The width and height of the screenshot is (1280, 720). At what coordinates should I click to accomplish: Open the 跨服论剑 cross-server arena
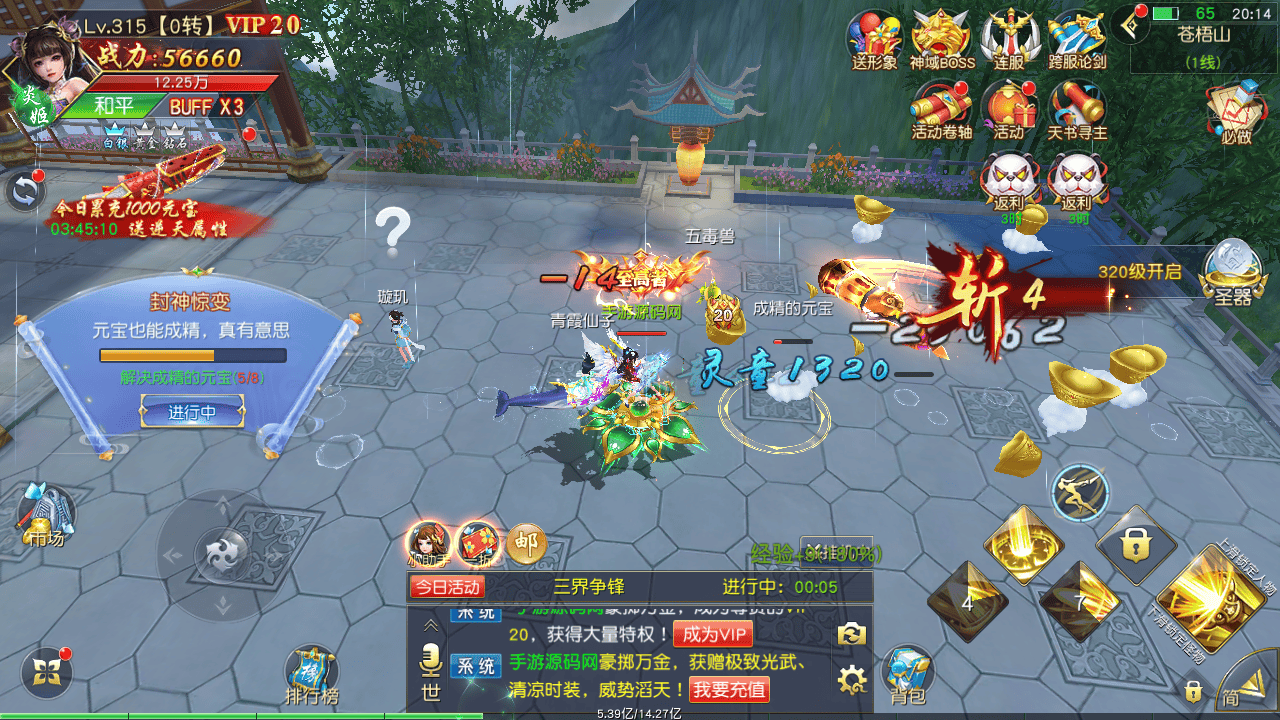(x=1076, y=38)
